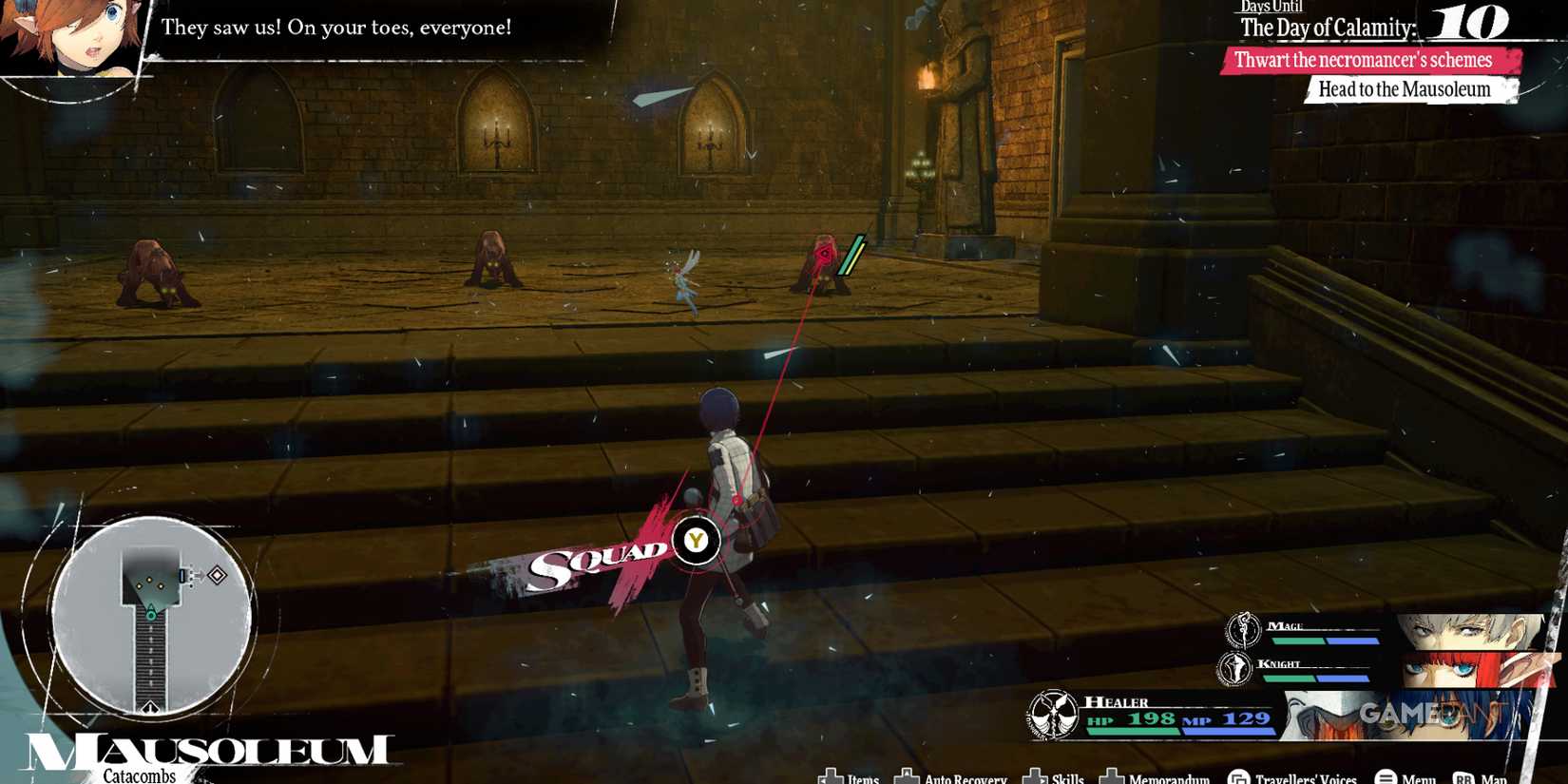1568x784 pixels.
Task: Click the dialogue box with Aubin's warning
Action: (337, 28)
